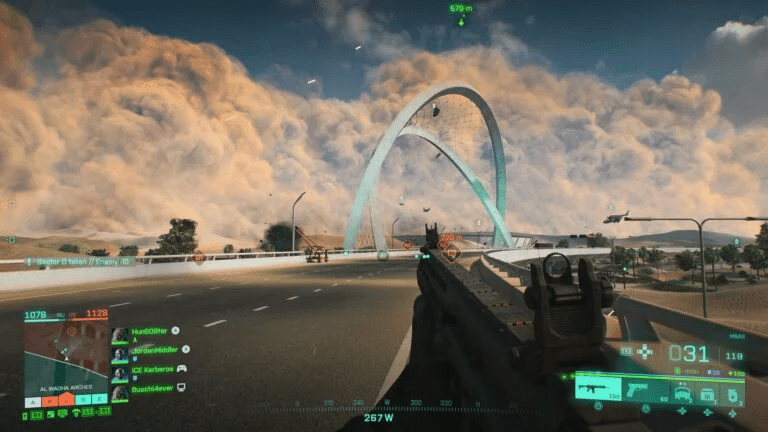Click the 570 m objective distance marker
Viewport: 768px width, 432px height.
(460, 9)
